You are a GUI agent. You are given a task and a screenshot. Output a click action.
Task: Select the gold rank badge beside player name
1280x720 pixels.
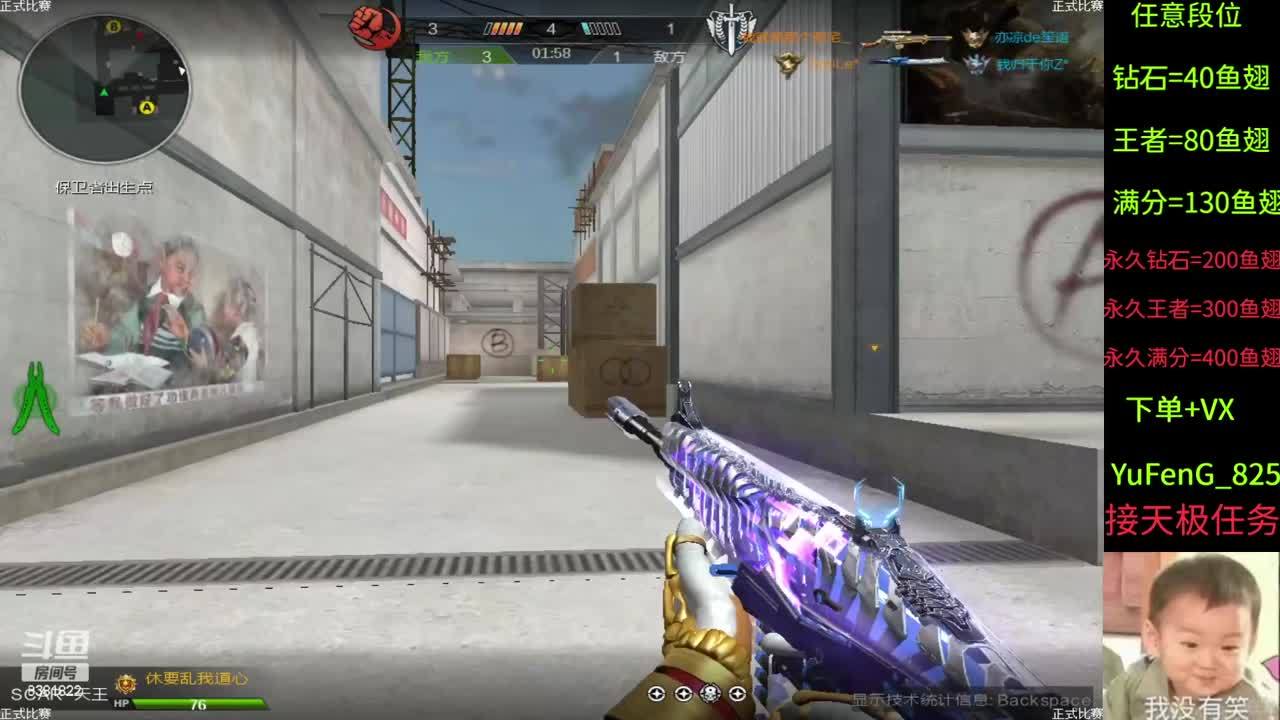pyautogui.click(x=126, y=683)
